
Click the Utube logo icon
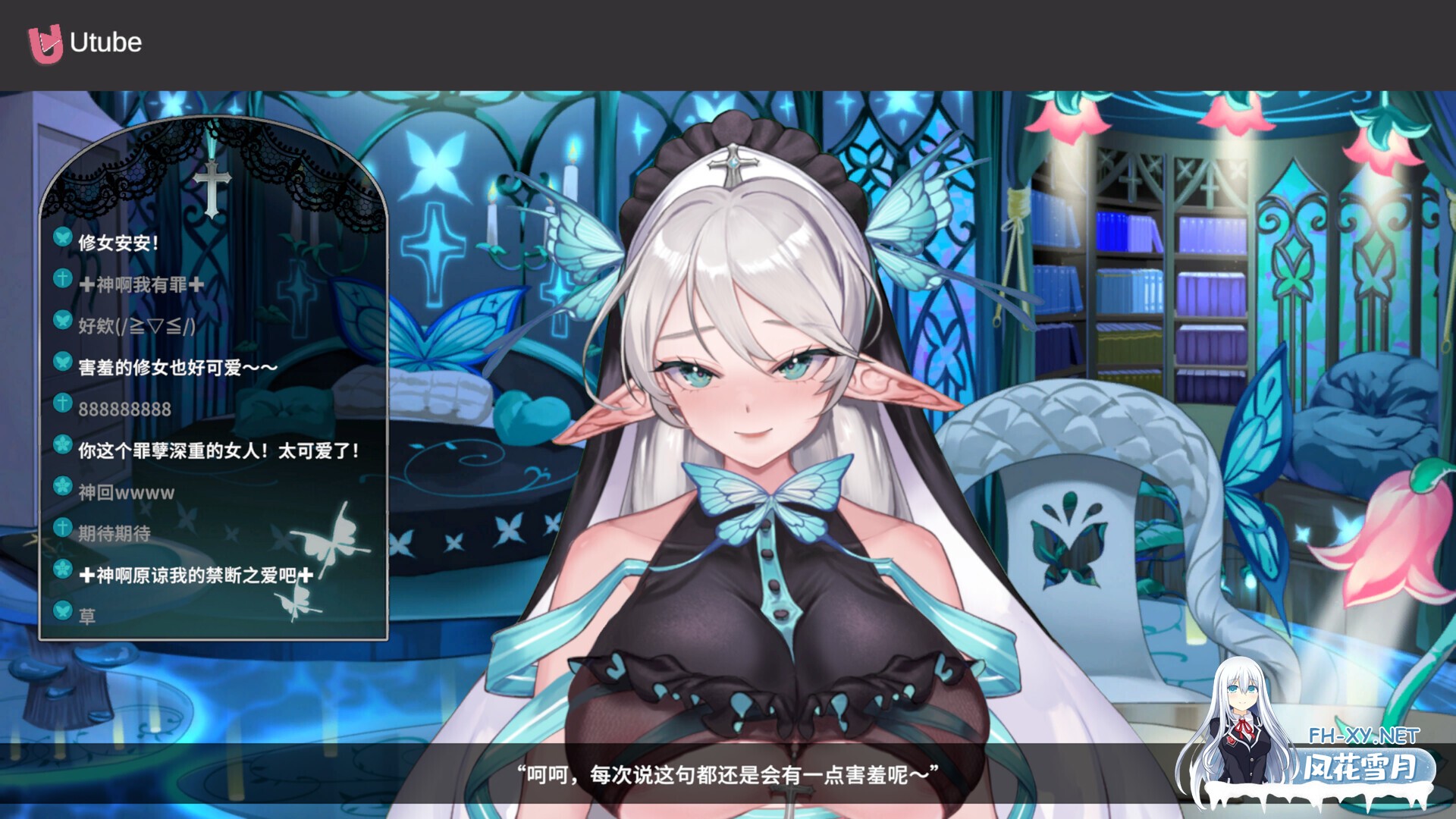click(x=43, y=43)
